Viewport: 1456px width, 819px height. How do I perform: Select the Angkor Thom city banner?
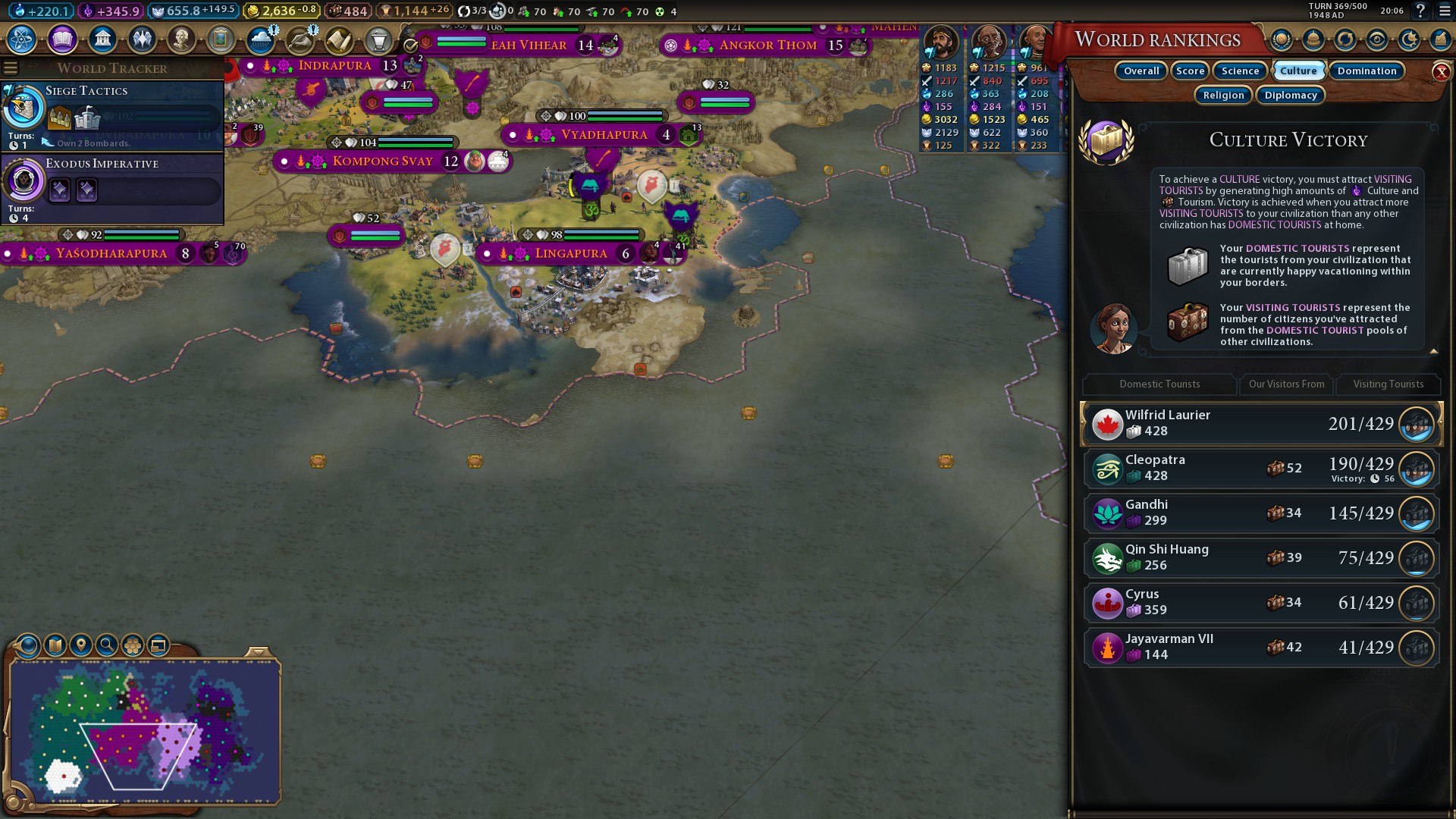click(x=767, y=45)
